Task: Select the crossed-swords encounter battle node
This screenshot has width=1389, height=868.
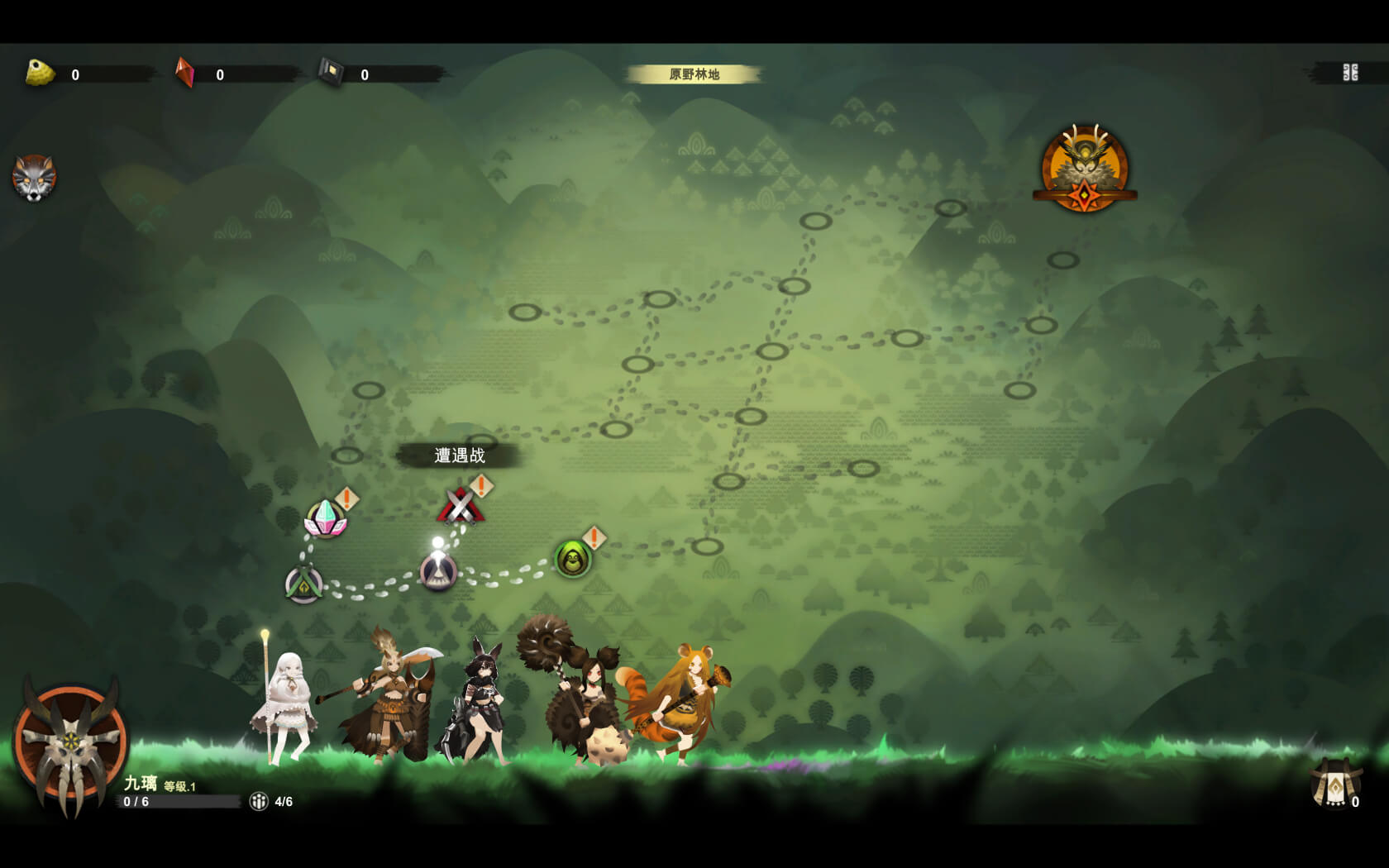Action: [461, 506]
